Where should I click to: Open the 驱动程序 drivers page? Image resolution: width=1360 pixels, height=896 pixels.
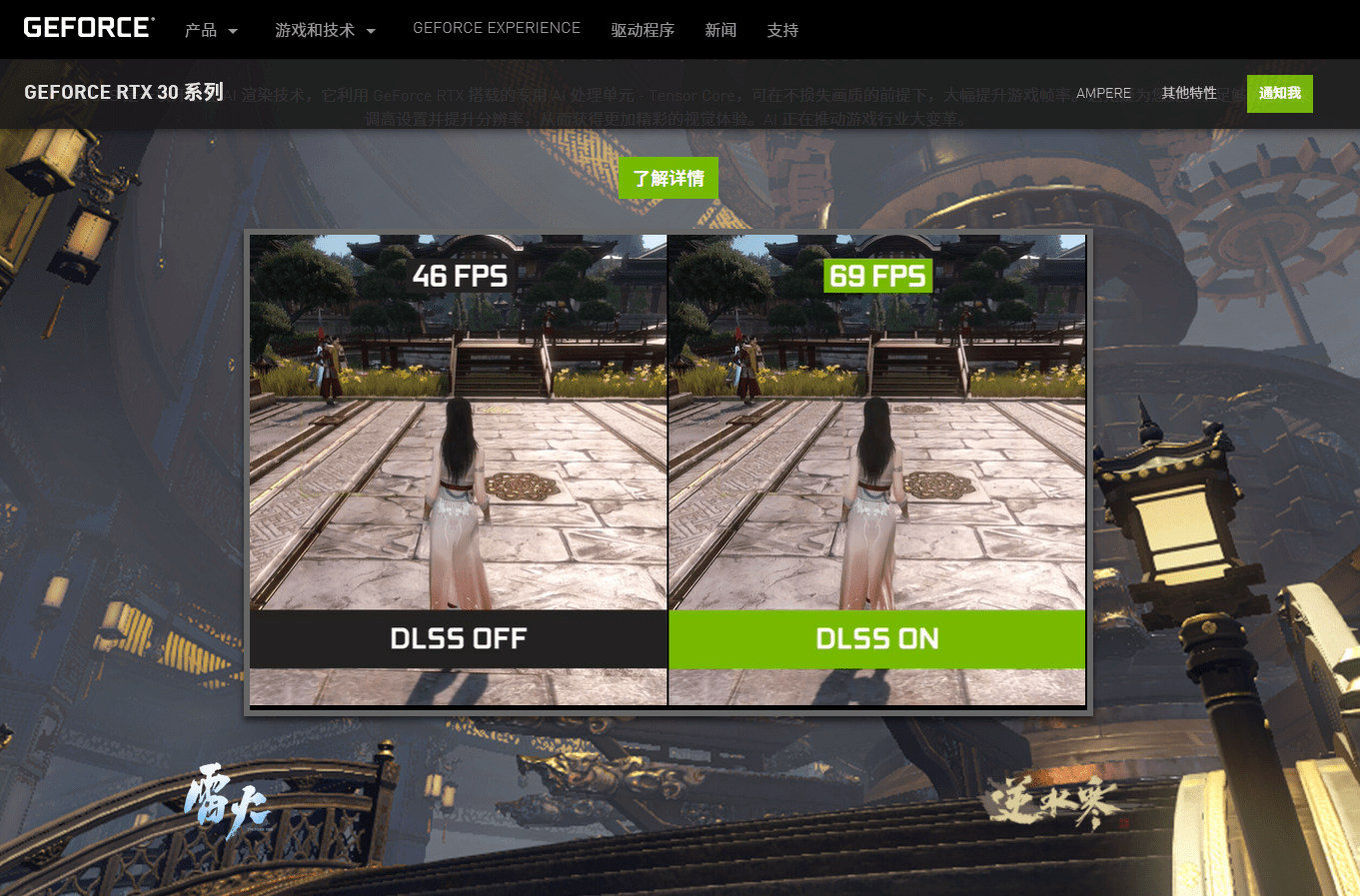[643, 30]
